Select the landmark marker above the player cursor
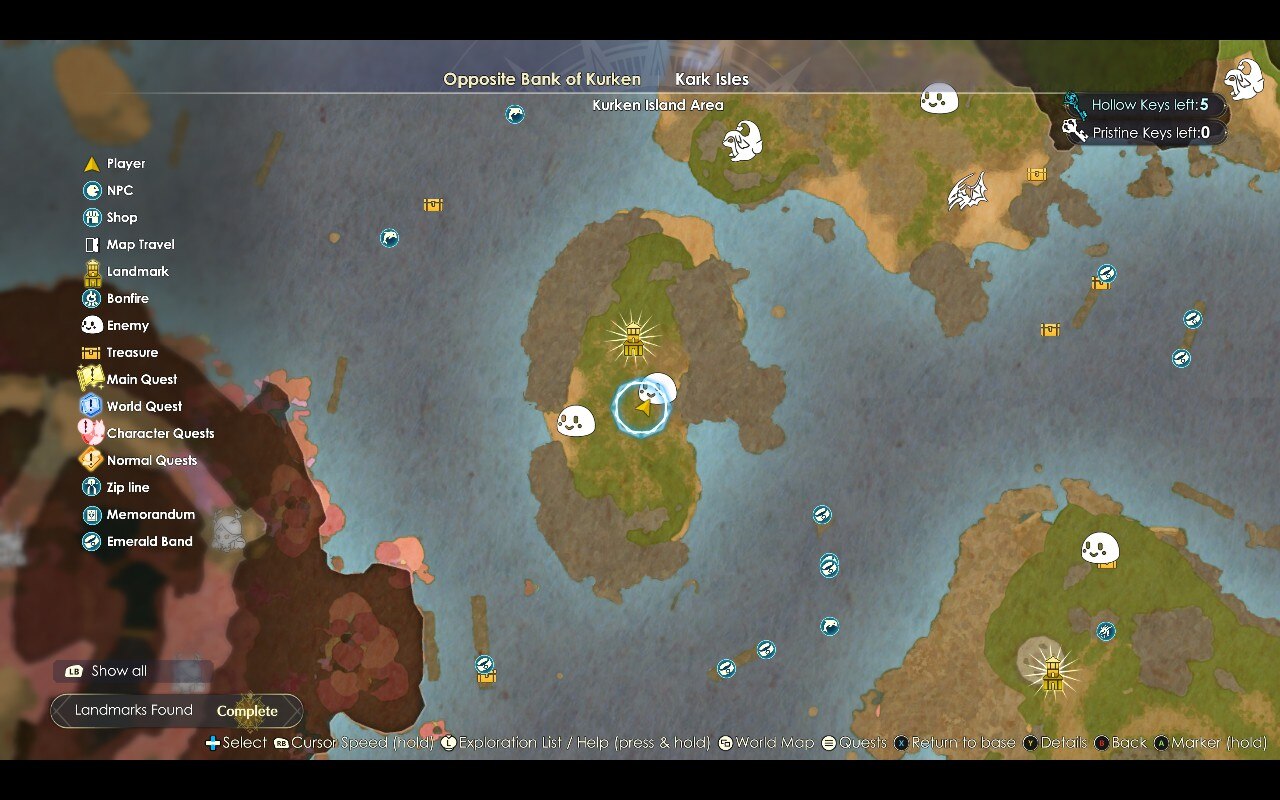 (x=632, y=338)
